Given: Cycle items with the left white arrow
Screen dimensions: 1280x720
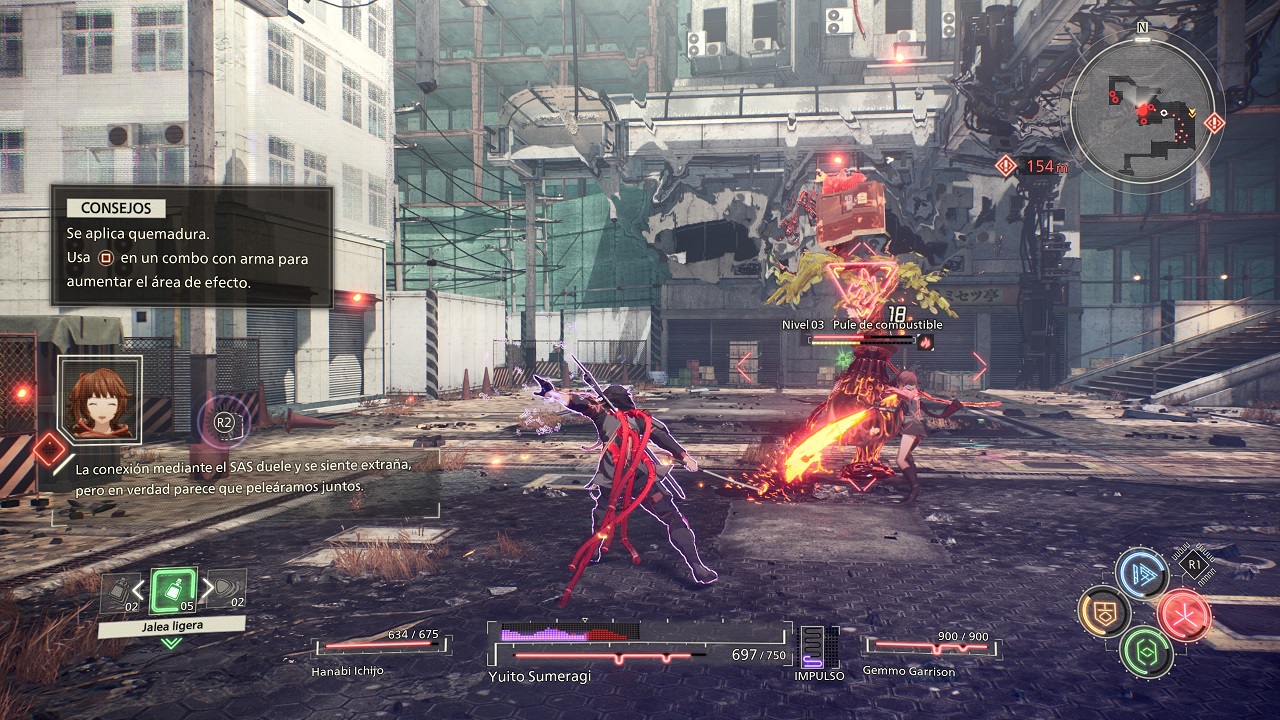Looking at the screenshot, I should coord(139,590).
